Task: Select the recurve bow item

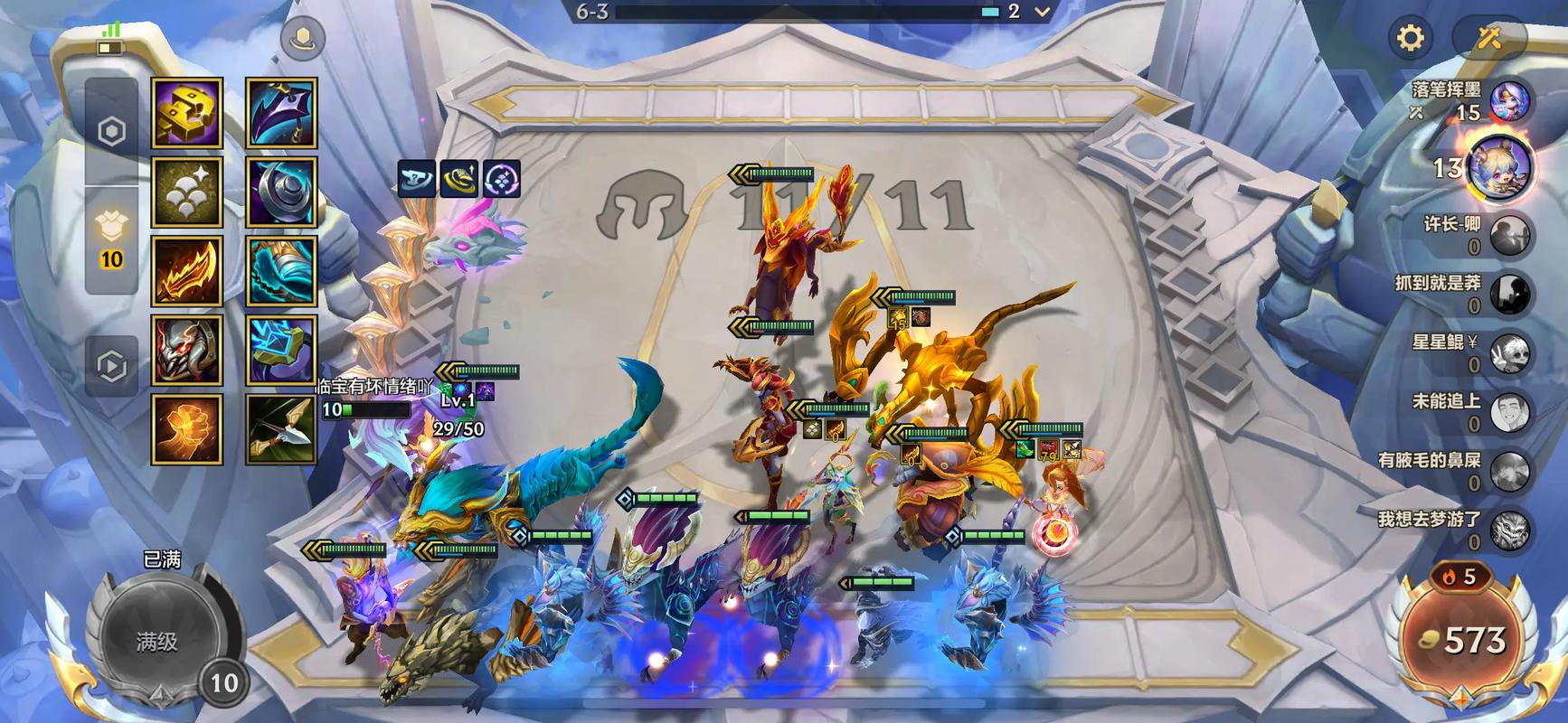Action: (281, 429)
